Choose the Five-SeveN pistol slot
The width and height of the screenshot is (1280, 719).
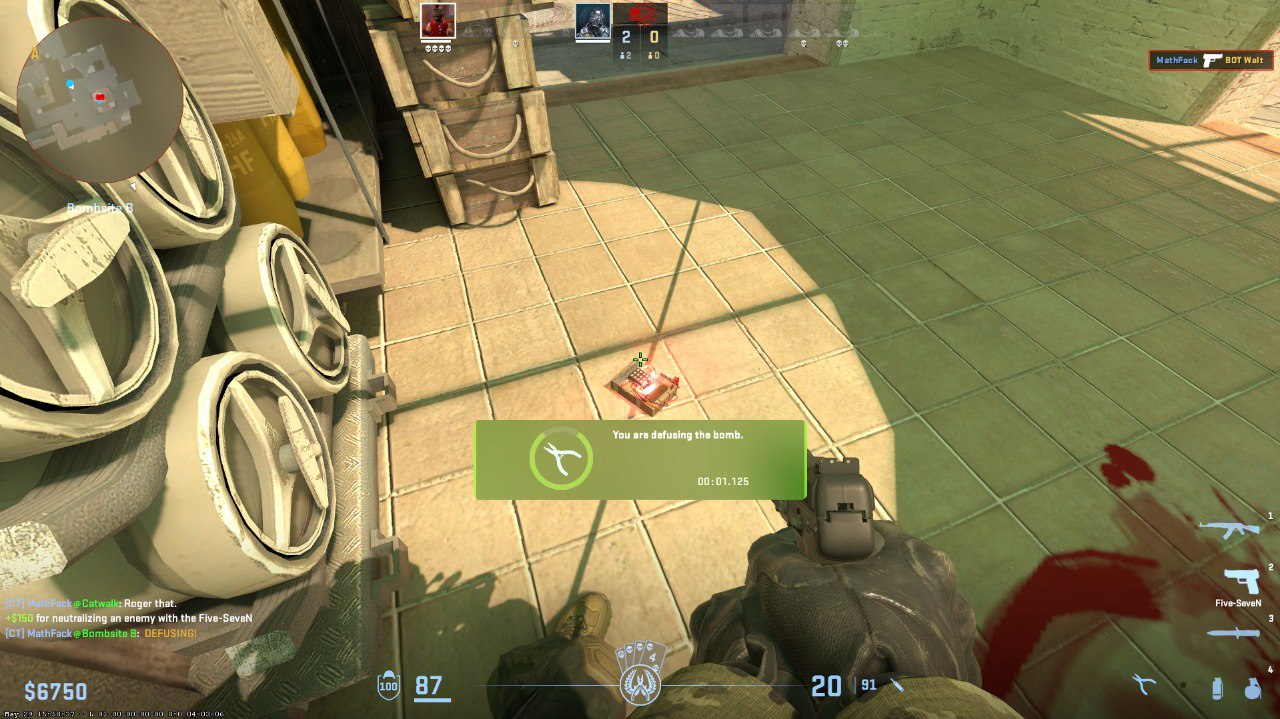point(1240,580)
